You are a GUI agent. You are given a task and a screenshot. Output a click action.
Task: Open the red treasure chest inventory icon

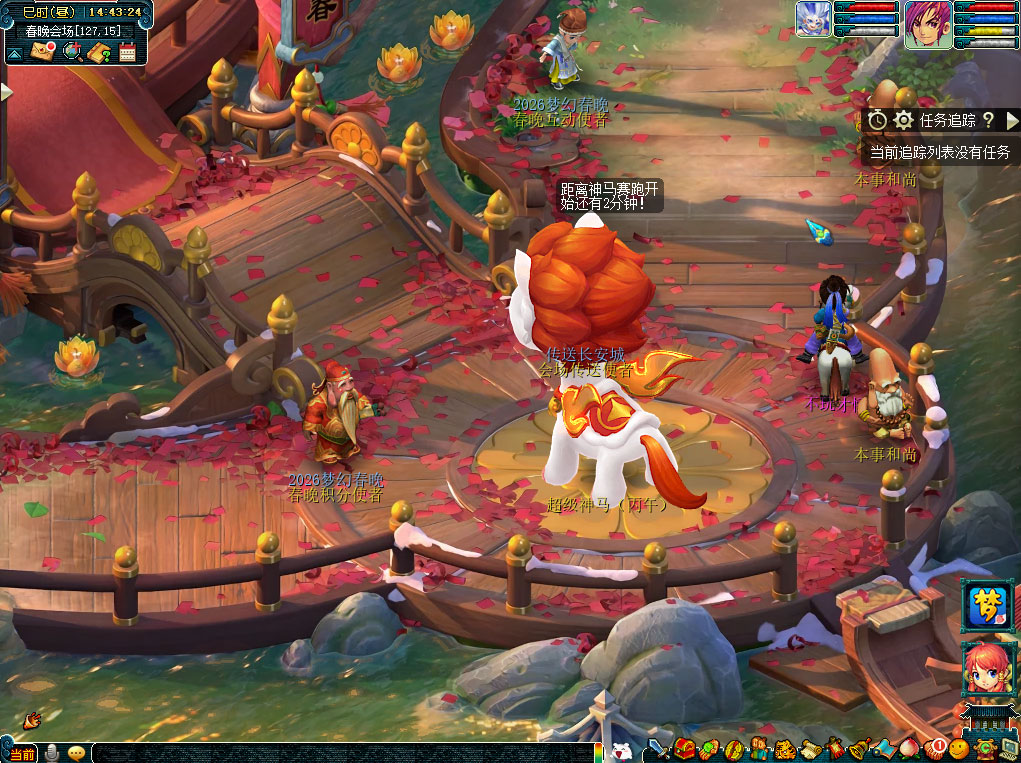click(x=684, y=748)
